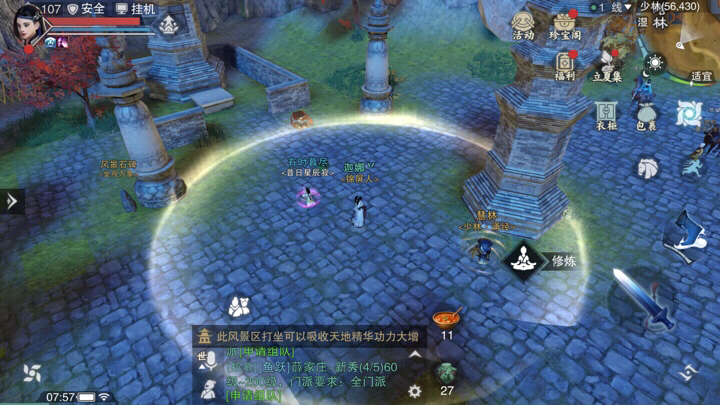
Task: Open the player portrait panel
Action: (x=27, y=24)
